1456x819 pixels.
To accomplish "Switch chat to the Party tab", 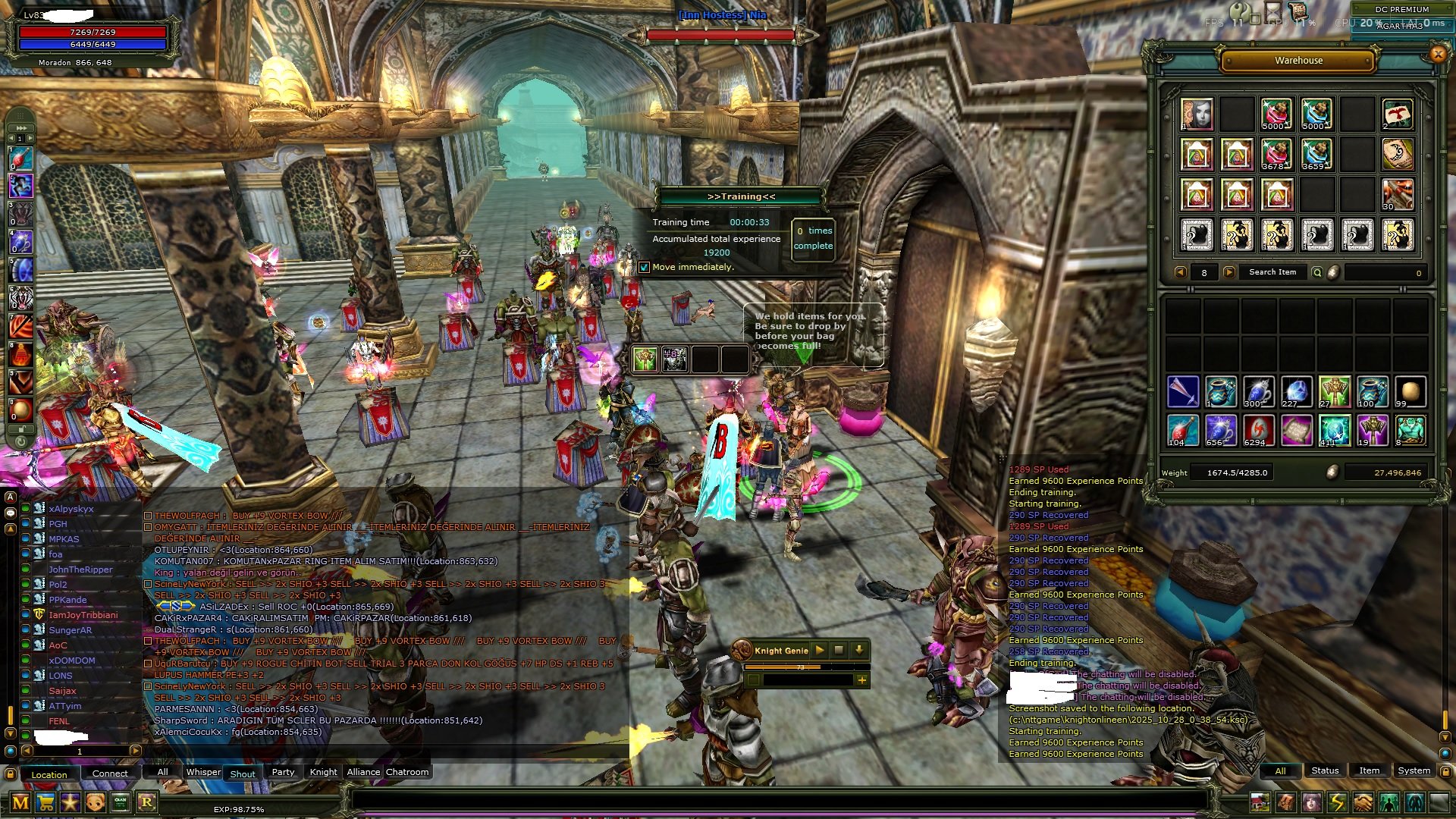I will point(283,772).
